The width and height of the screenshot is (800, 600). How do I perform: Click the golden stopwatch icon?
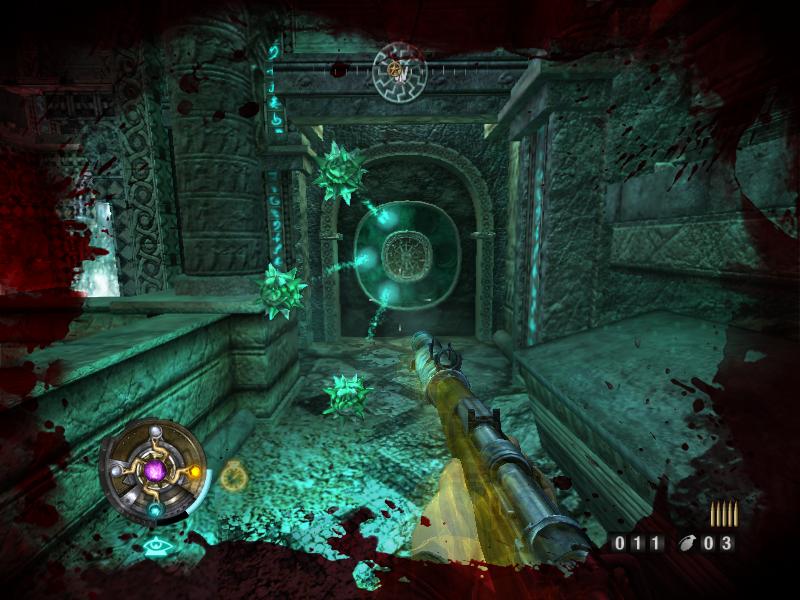coord(233,475)
